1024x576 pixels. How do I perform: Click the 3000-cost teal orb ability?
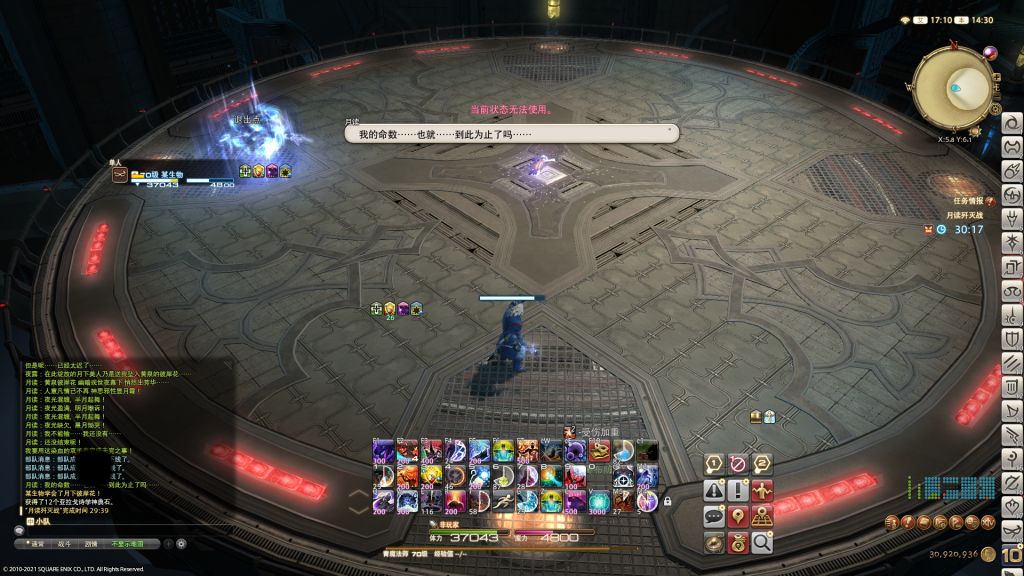tap(599, 500)
